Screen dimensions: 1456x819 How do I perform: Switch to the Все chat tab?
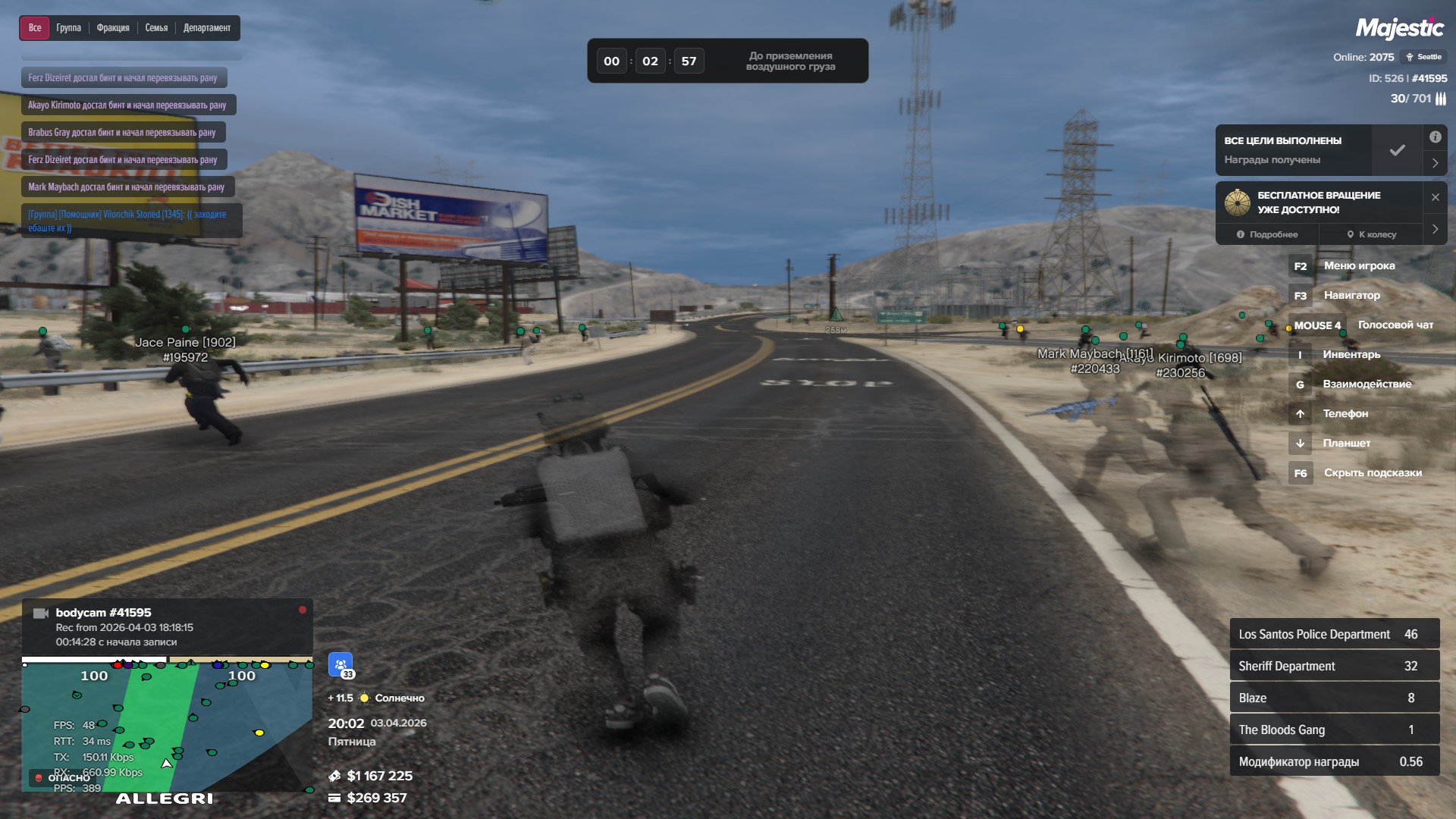(35, 28)
